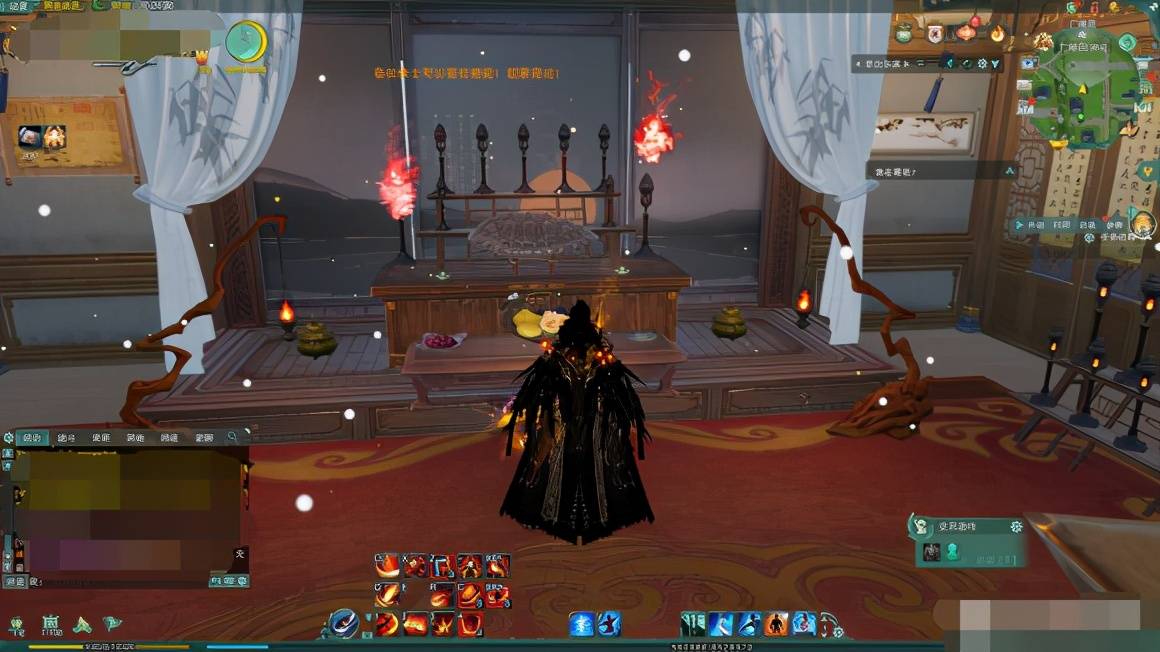Open the chat search magnifier

(232, 437)
